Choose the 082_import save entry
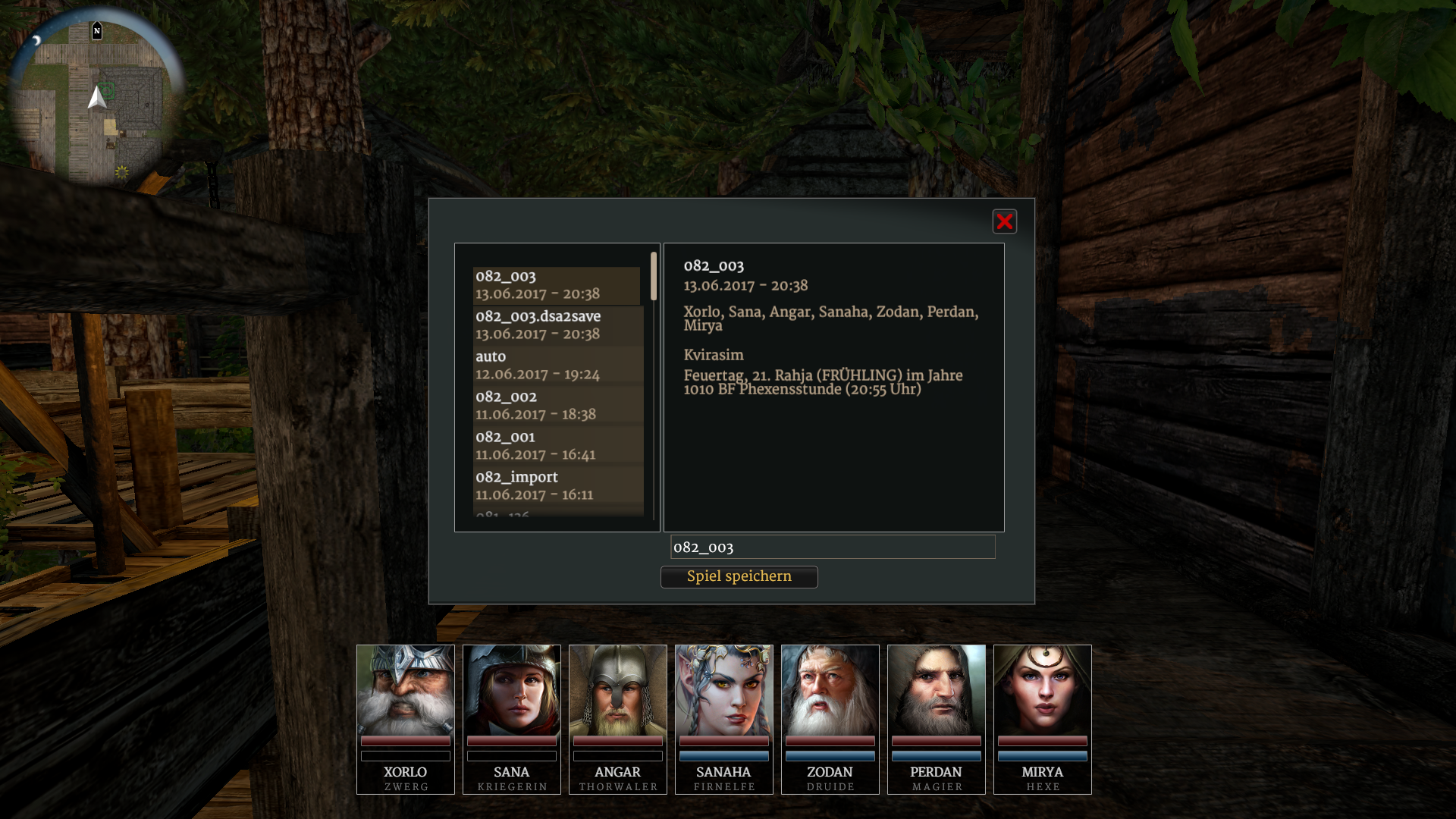This screenshot has height=819, width=1456. point(557,486)
